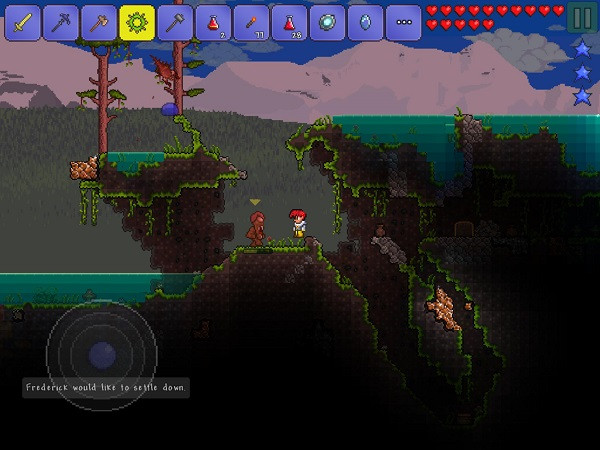Pause the game with the pause button
Image resolution: width=600 pixels, height=450 pixels.
coord(580,18)
